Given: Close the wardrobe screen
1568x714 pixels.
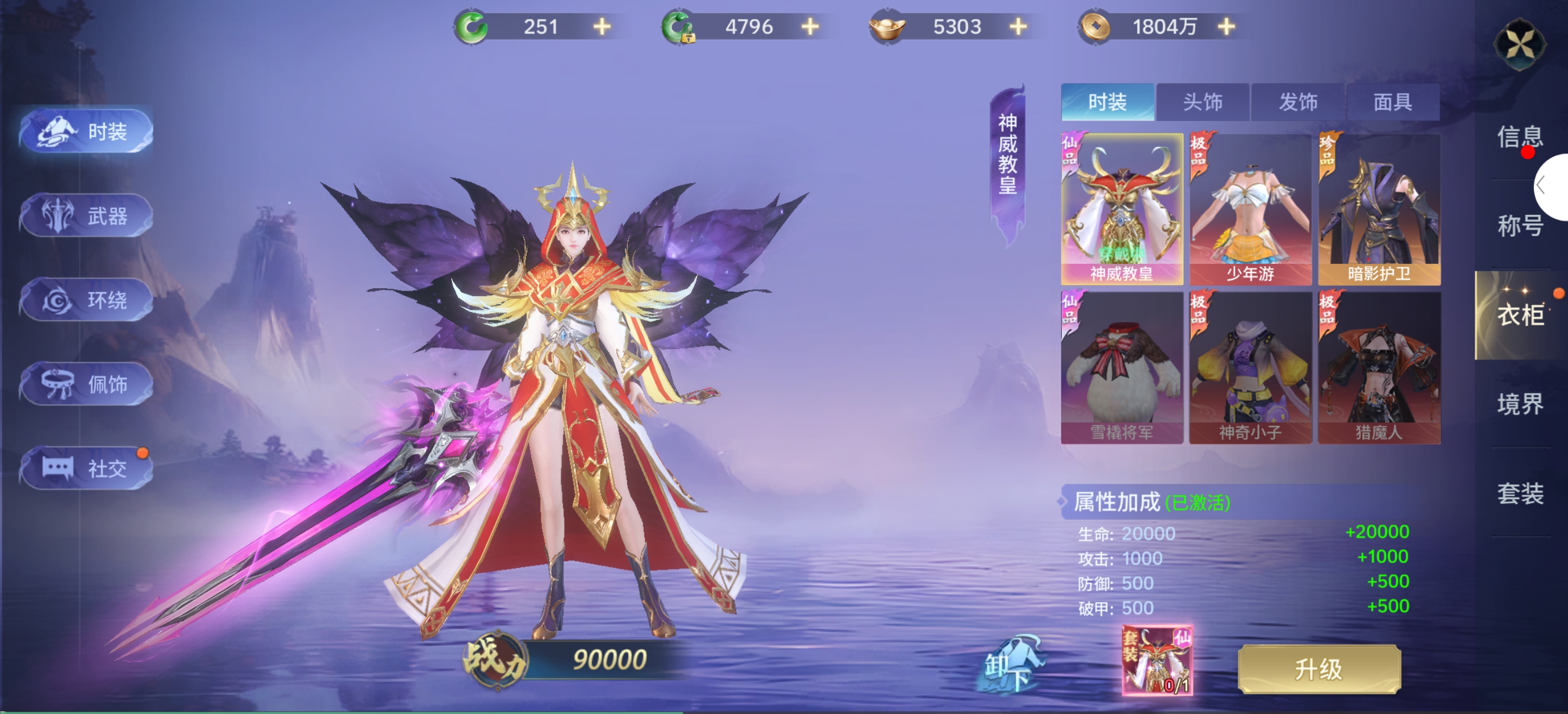Looking at the screenshot, I should coord(1519,44).
